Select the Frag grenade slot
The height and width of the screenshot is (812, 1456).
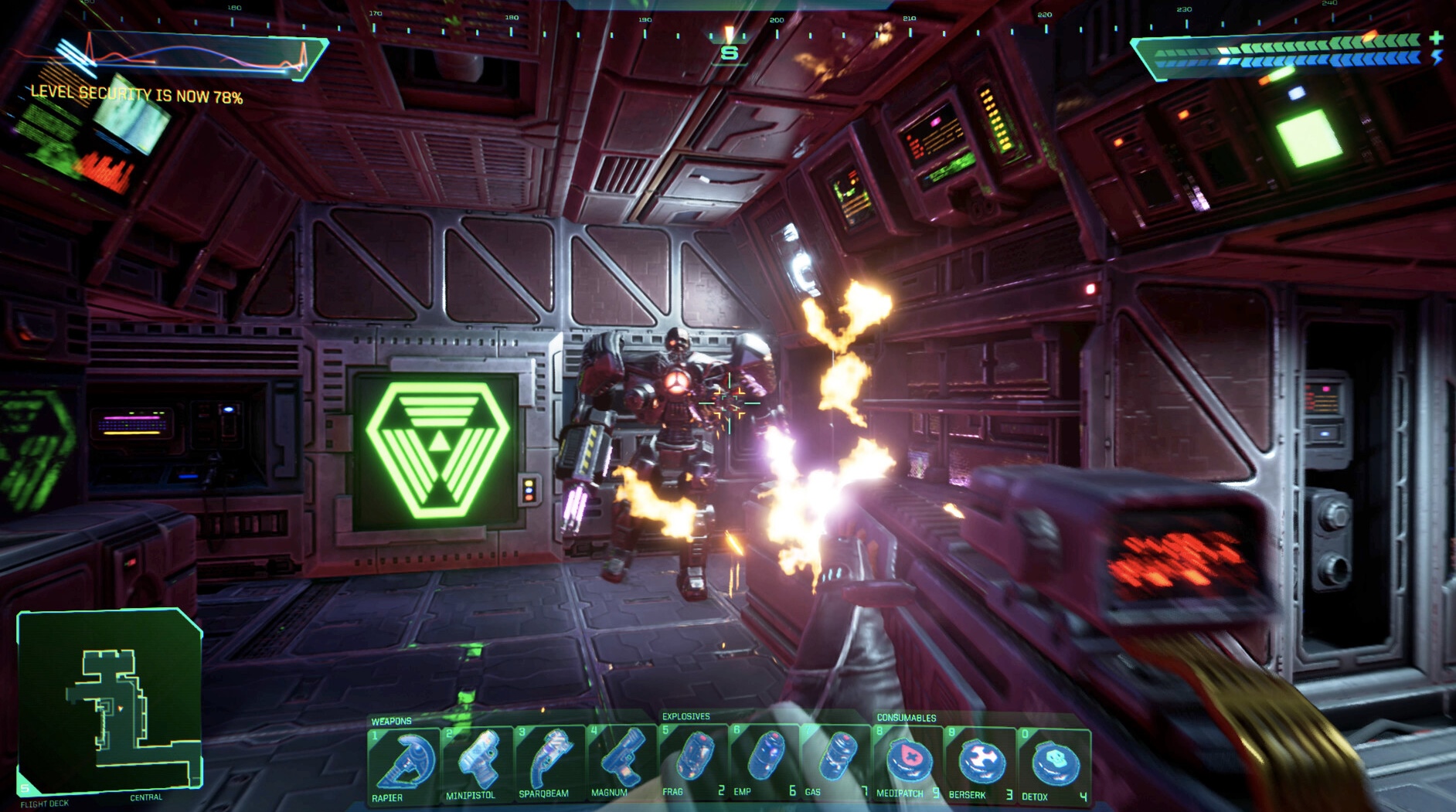tap(693, 761)
